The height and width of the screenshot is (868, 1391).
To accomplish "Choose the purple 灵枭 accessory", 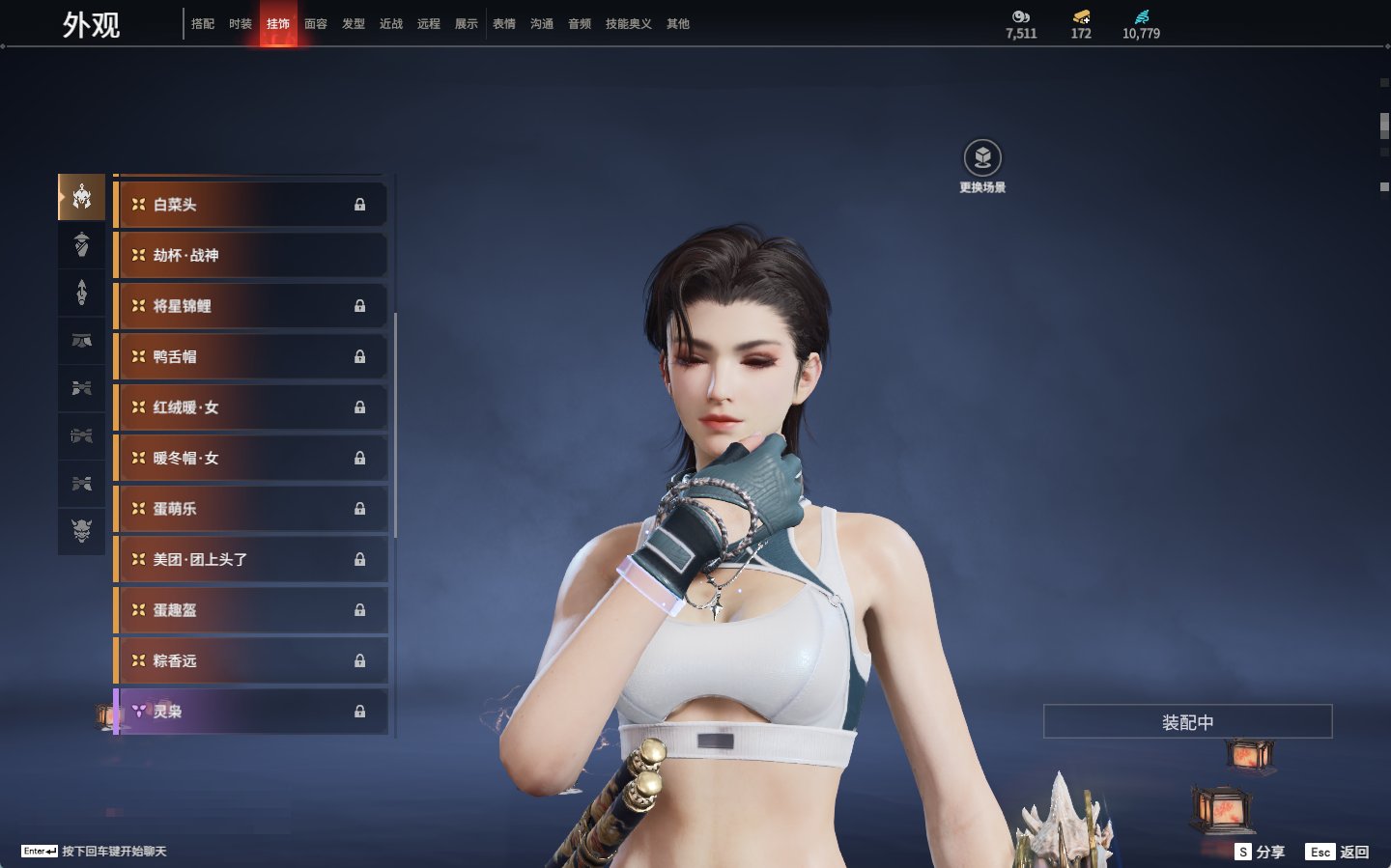I will pyautogui.click(x=251, y=712).
